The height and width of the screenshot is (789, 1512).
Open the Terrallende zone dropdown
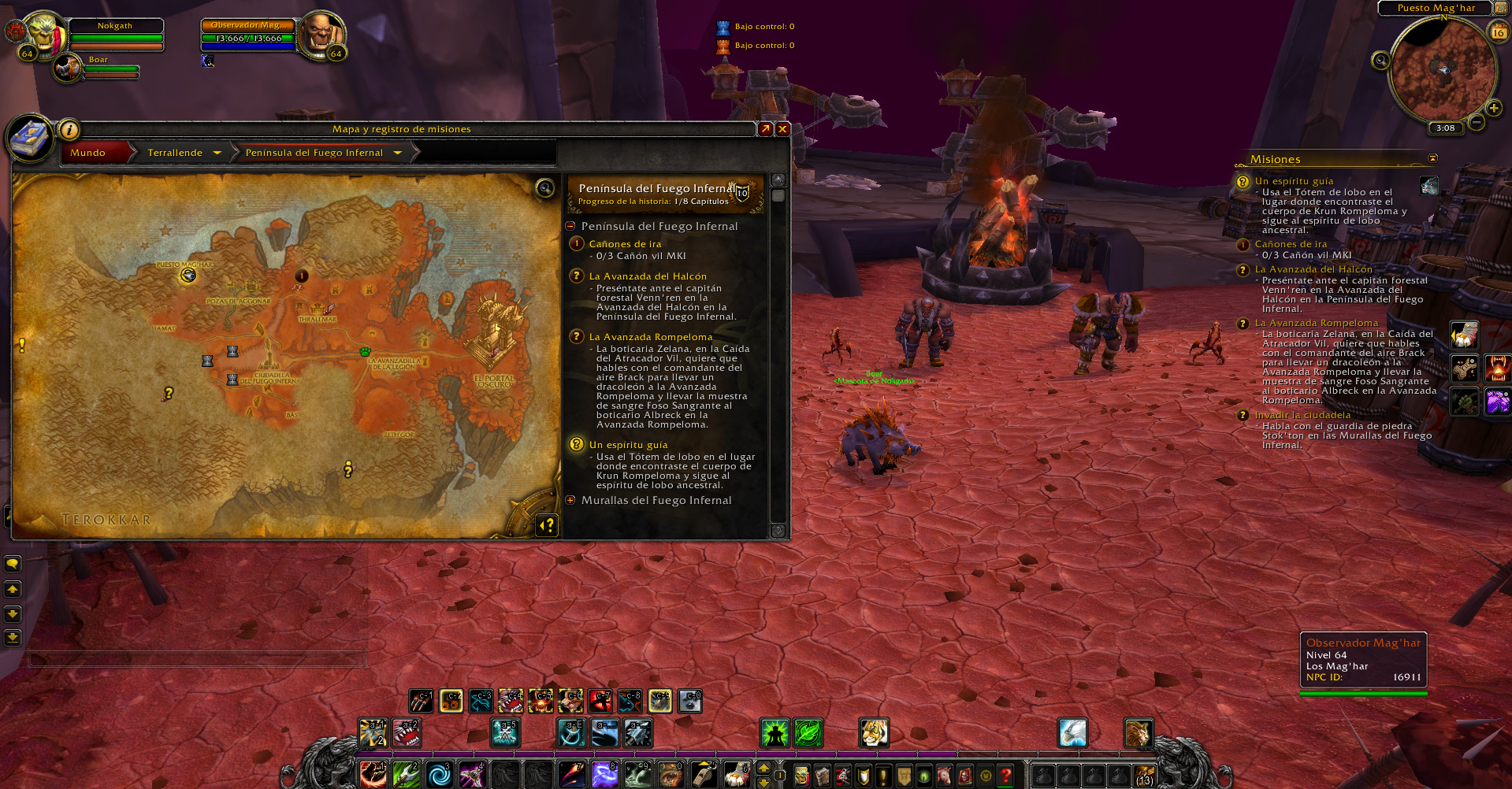tap(217, 153)
